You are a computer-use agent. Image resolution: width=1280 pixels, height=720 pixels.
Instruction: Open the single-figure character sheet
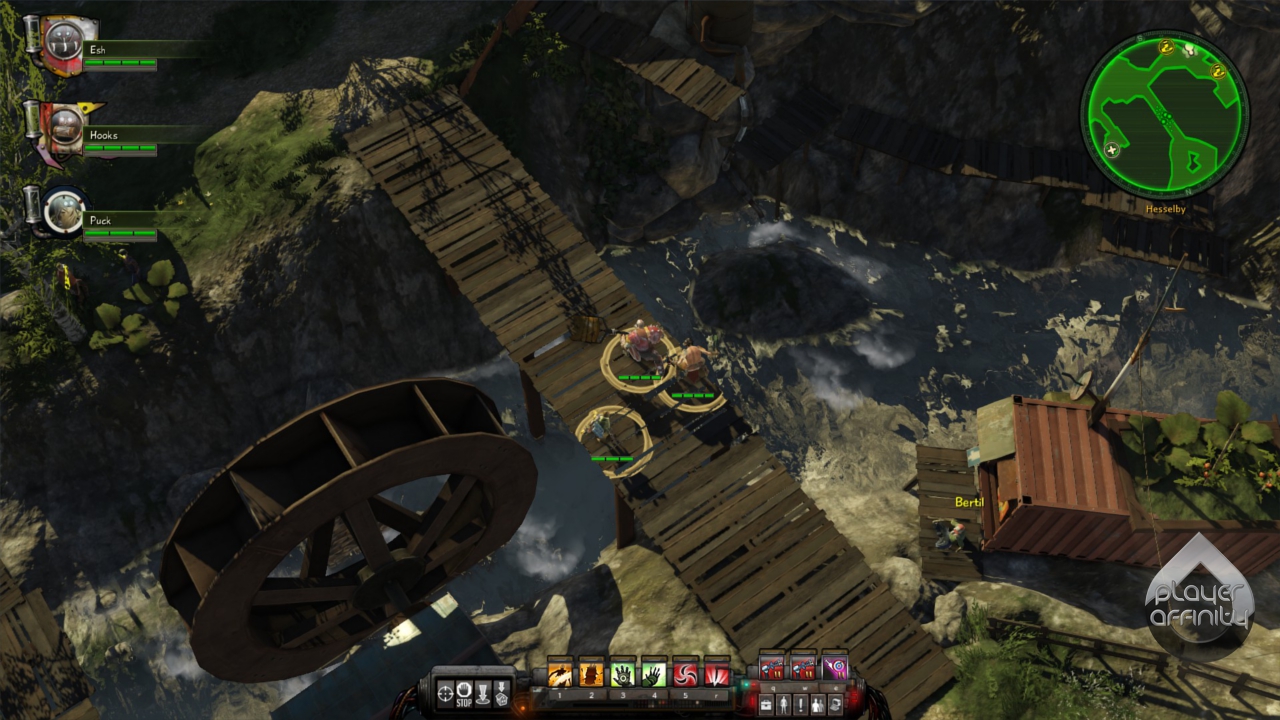[x=784, y=703]
